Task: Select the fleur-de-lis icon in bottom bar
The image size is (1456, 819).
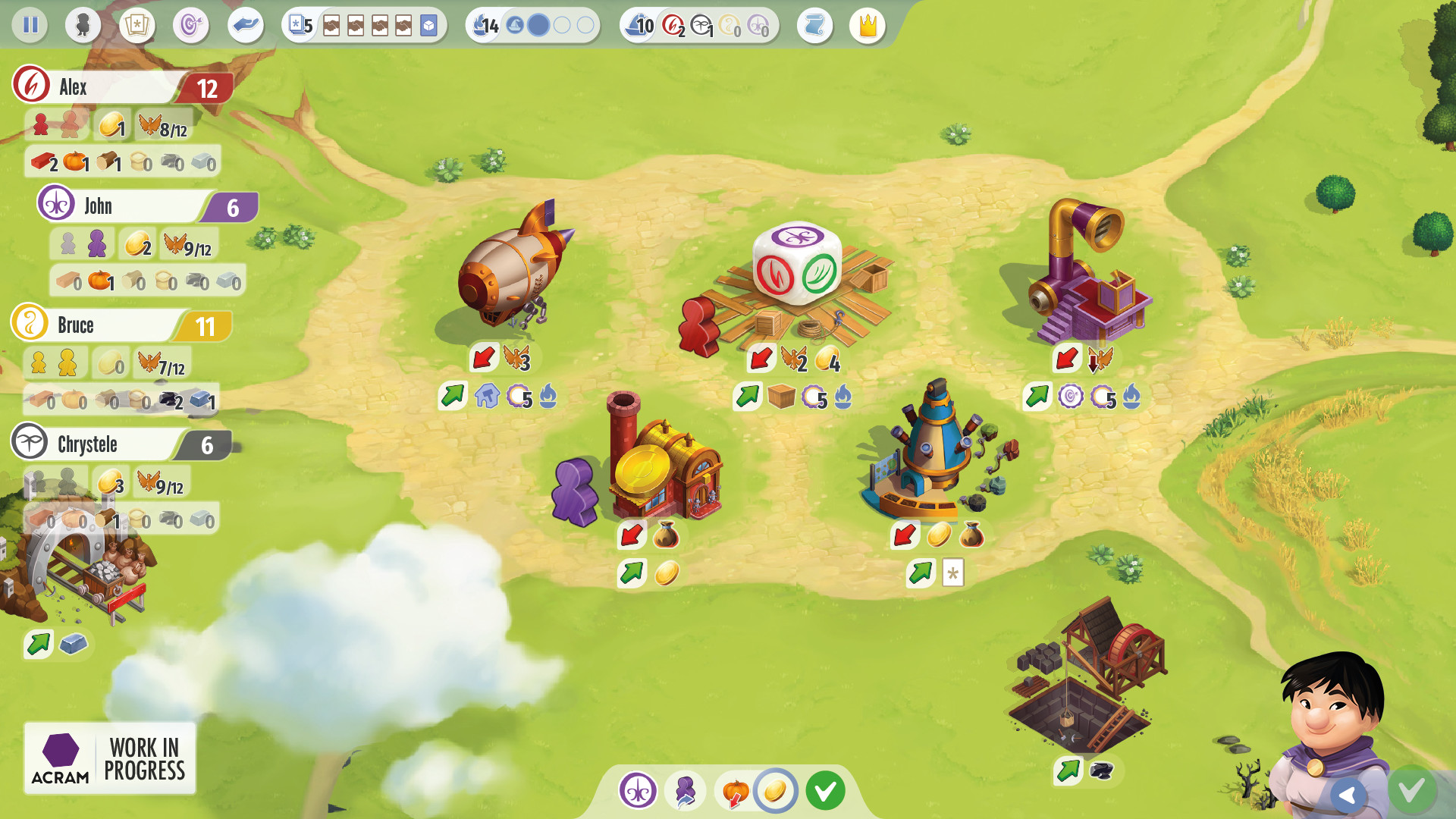Action: click(637, 789)
